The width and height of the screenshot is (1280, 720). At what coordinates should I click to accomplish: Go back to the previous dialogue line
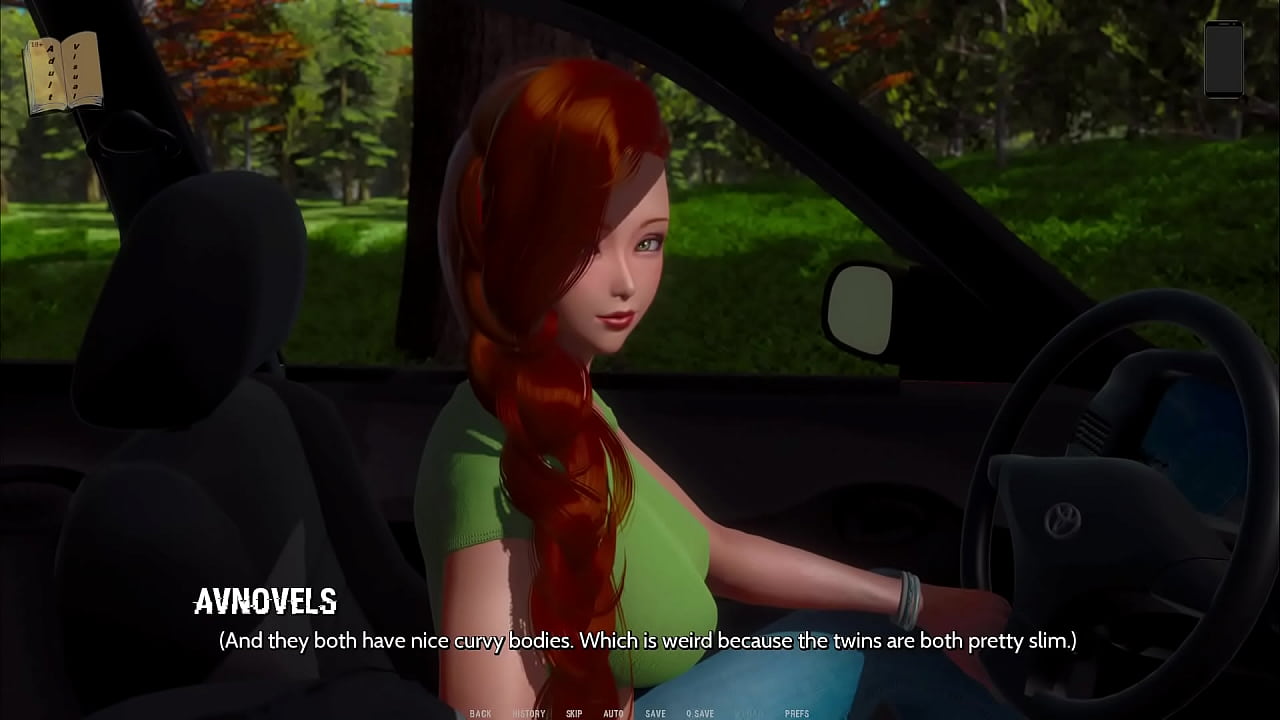480,713
